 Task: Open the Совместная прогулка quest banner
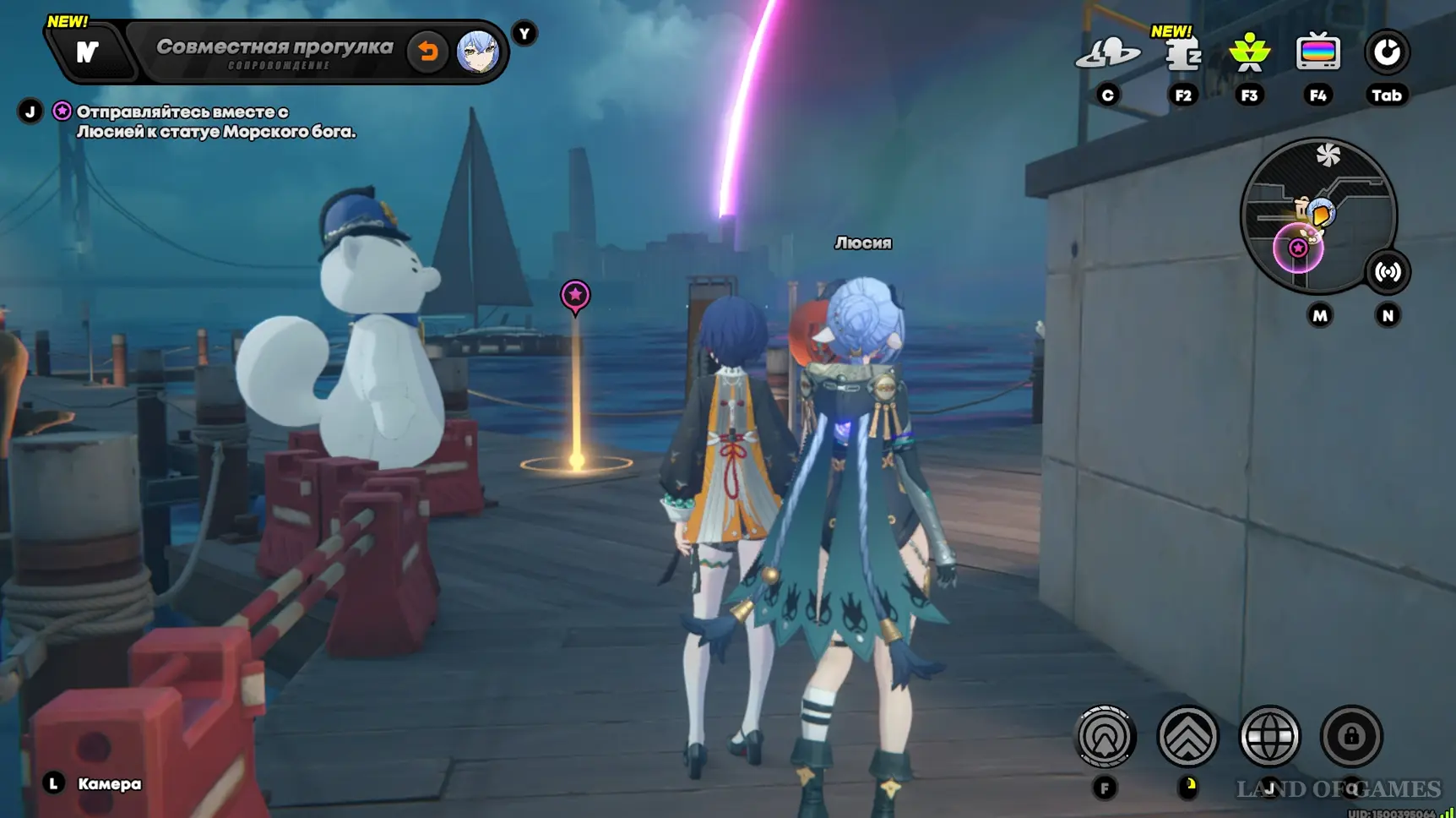274,52
